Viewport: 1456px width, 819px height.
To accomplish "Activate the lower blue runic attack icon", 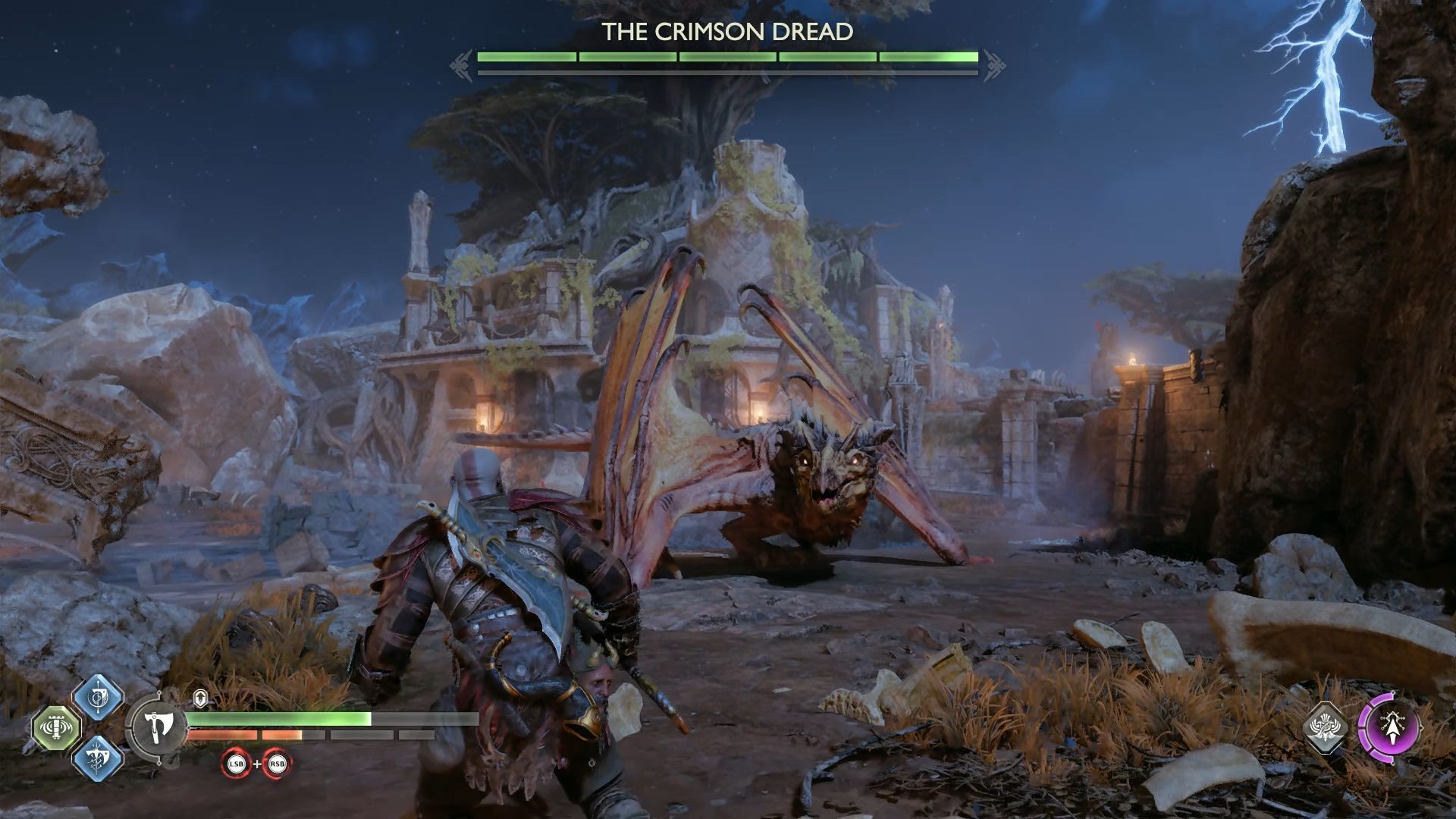I will (99, 759).
